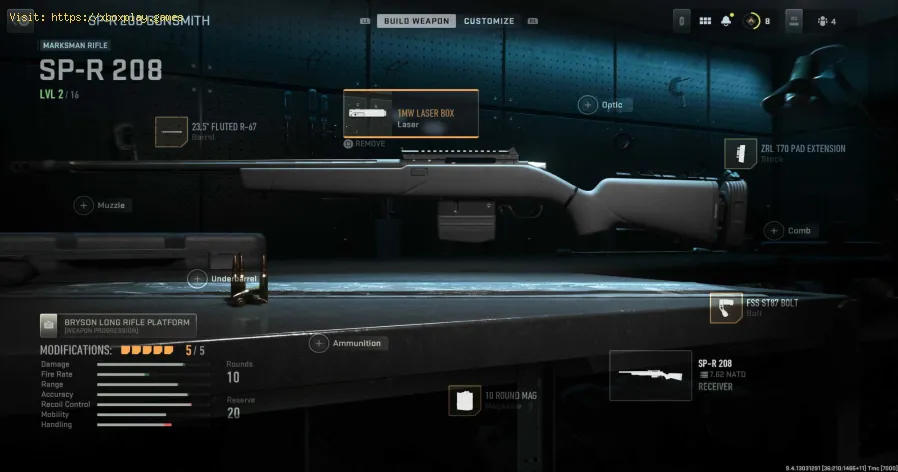Screen dimensions: 898x472
Task: View Bryson Long Rifle Platform weapon progression
Action: (118, 325)
